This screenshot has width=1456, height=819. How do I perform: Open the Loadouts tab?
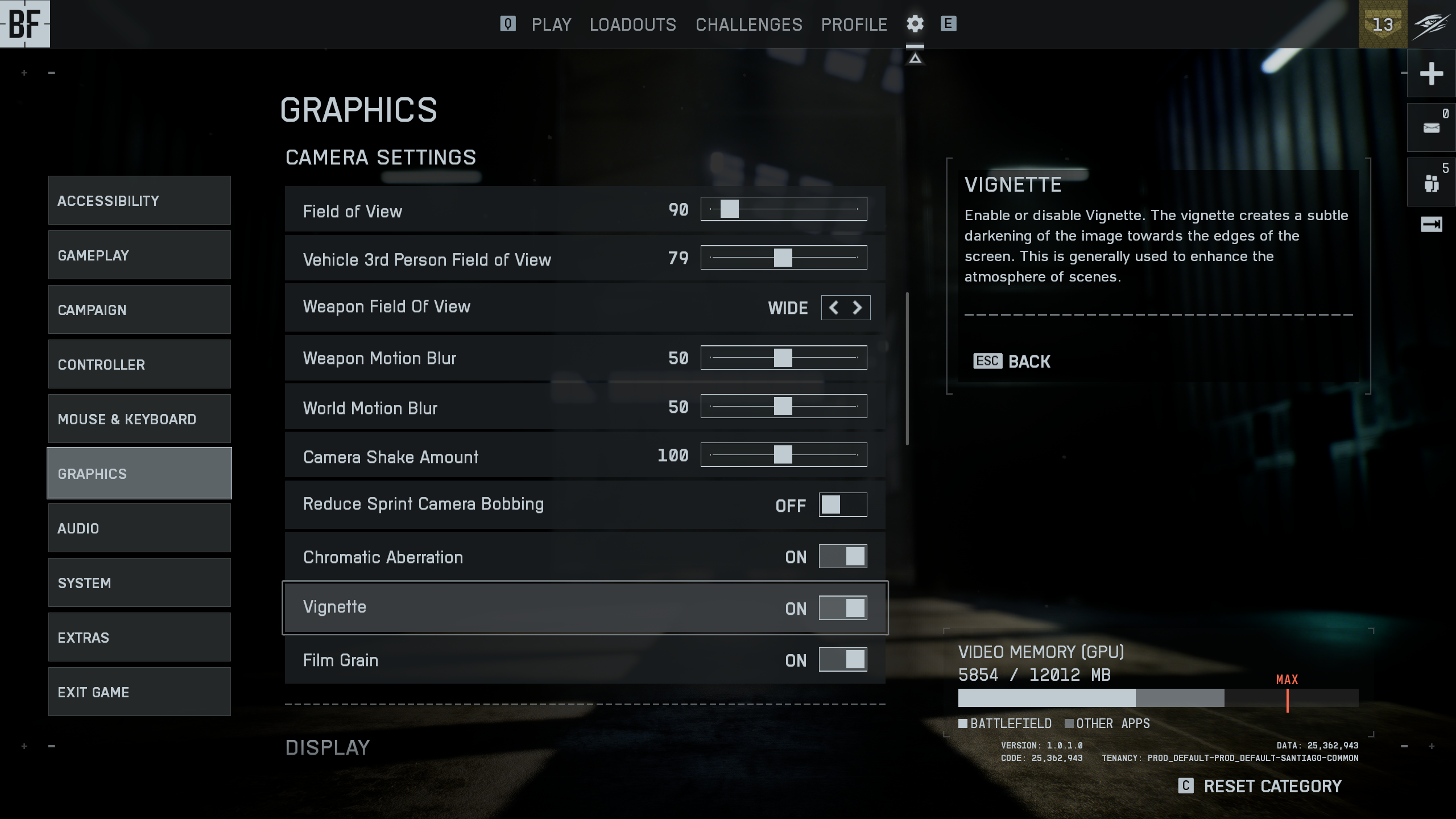(x=632, y=24)
